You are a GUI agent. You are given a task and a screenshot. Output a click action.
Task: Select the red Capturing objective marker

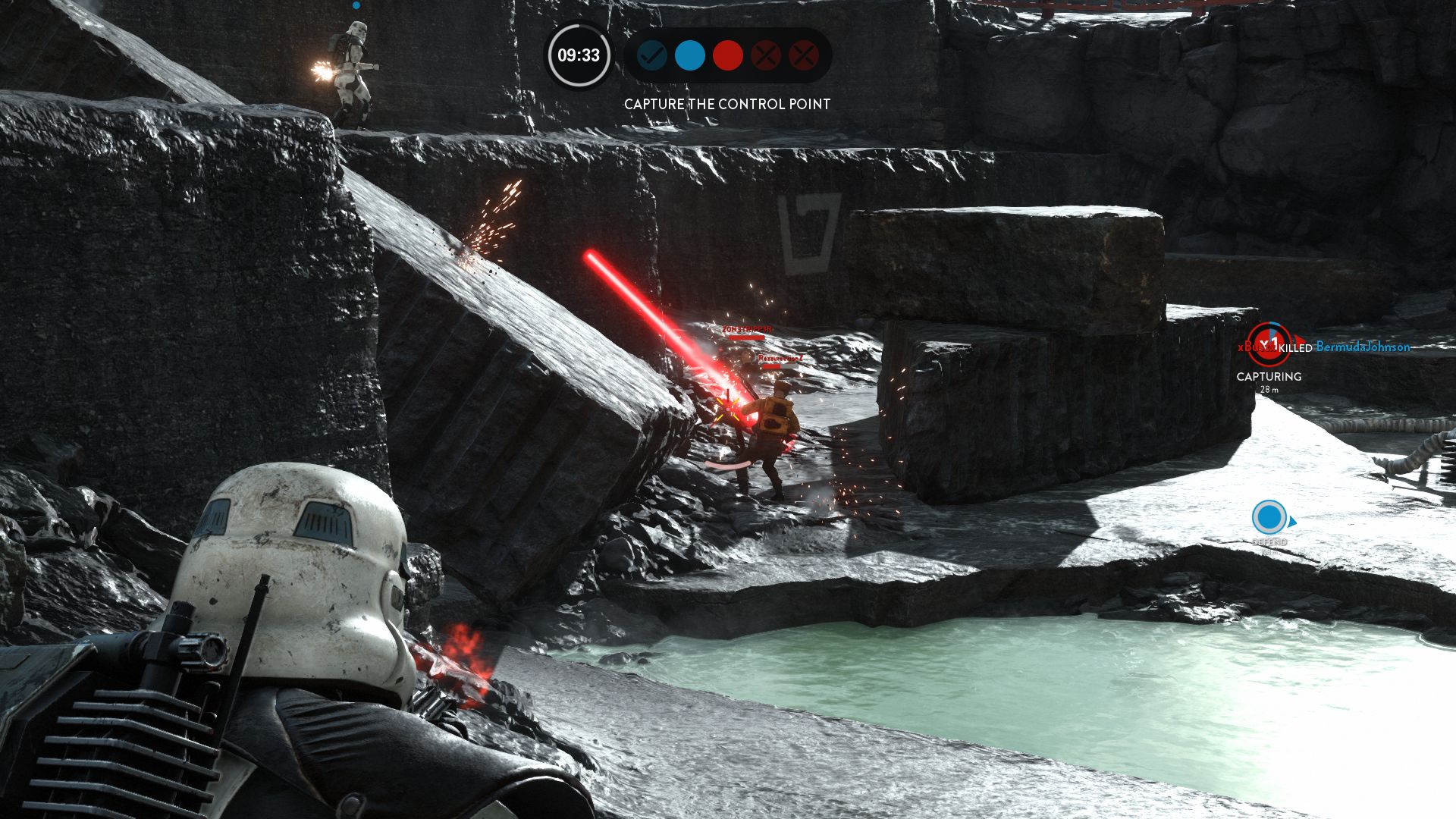point(1269,345)
